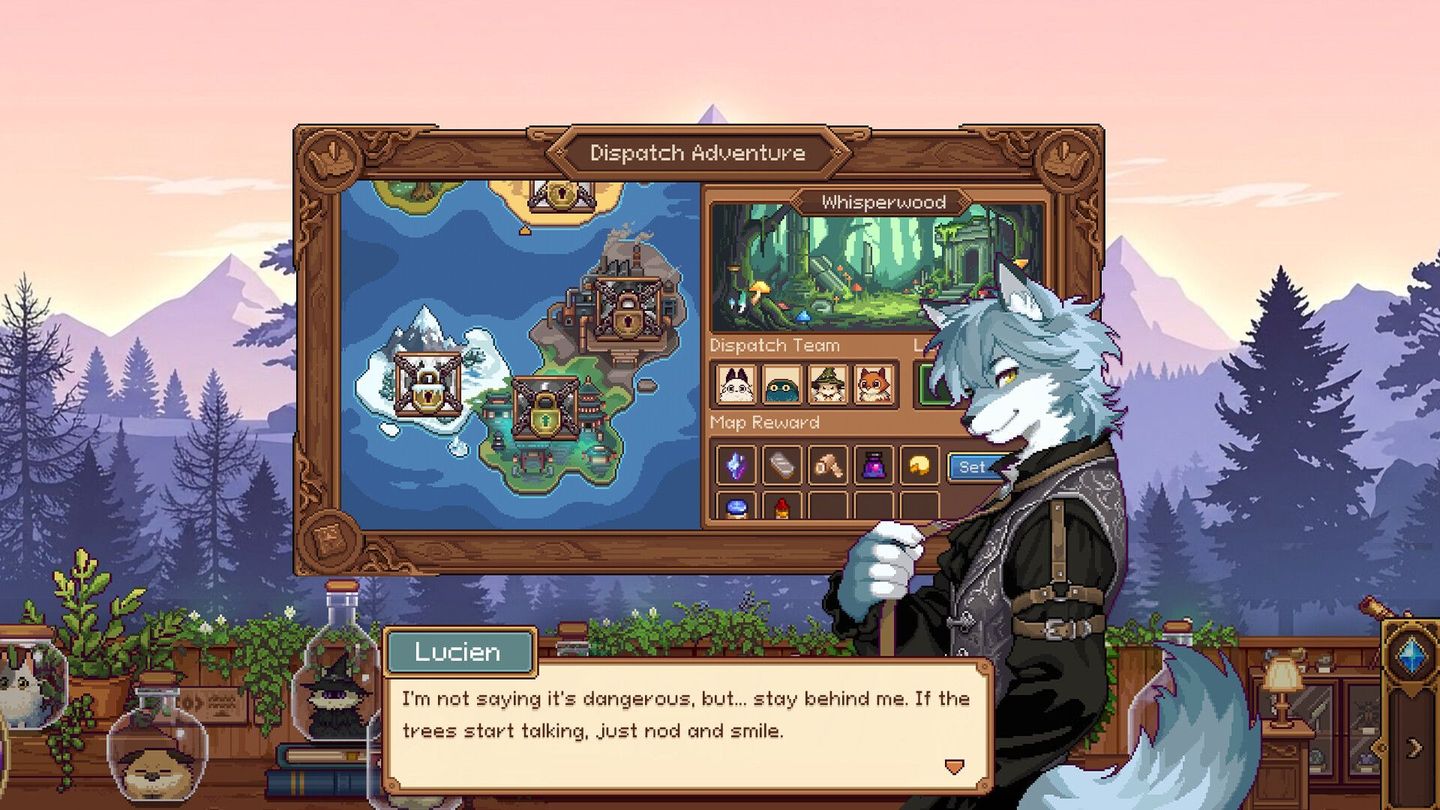This screenshot has height=810, width=1440.
Task: Click the yellow duck reward icon
Action: tap(919, 466)
